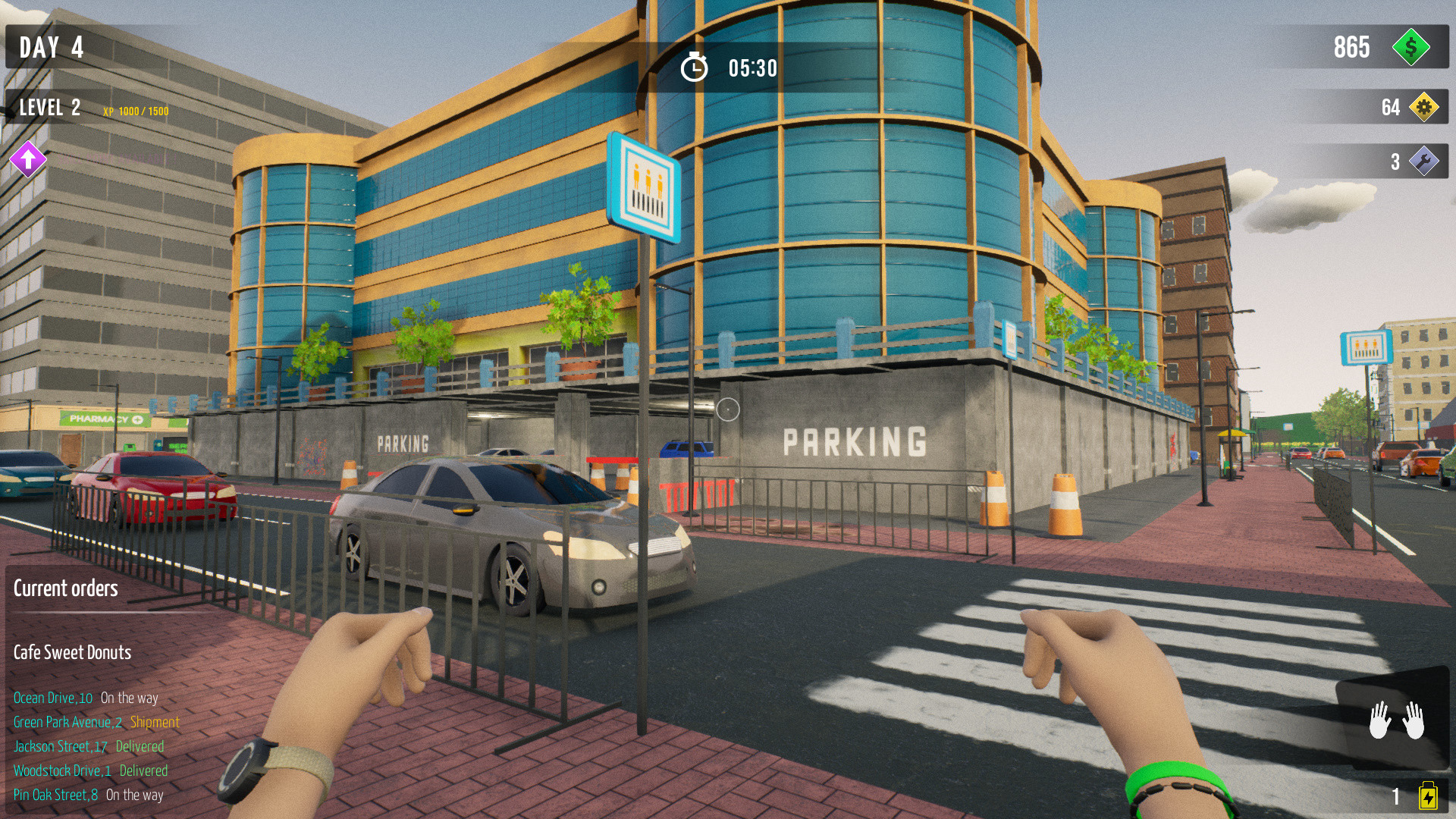Expand the Cafe Sweet Donuts order group
Screen dimensions: 1456x819
(73, 651)
